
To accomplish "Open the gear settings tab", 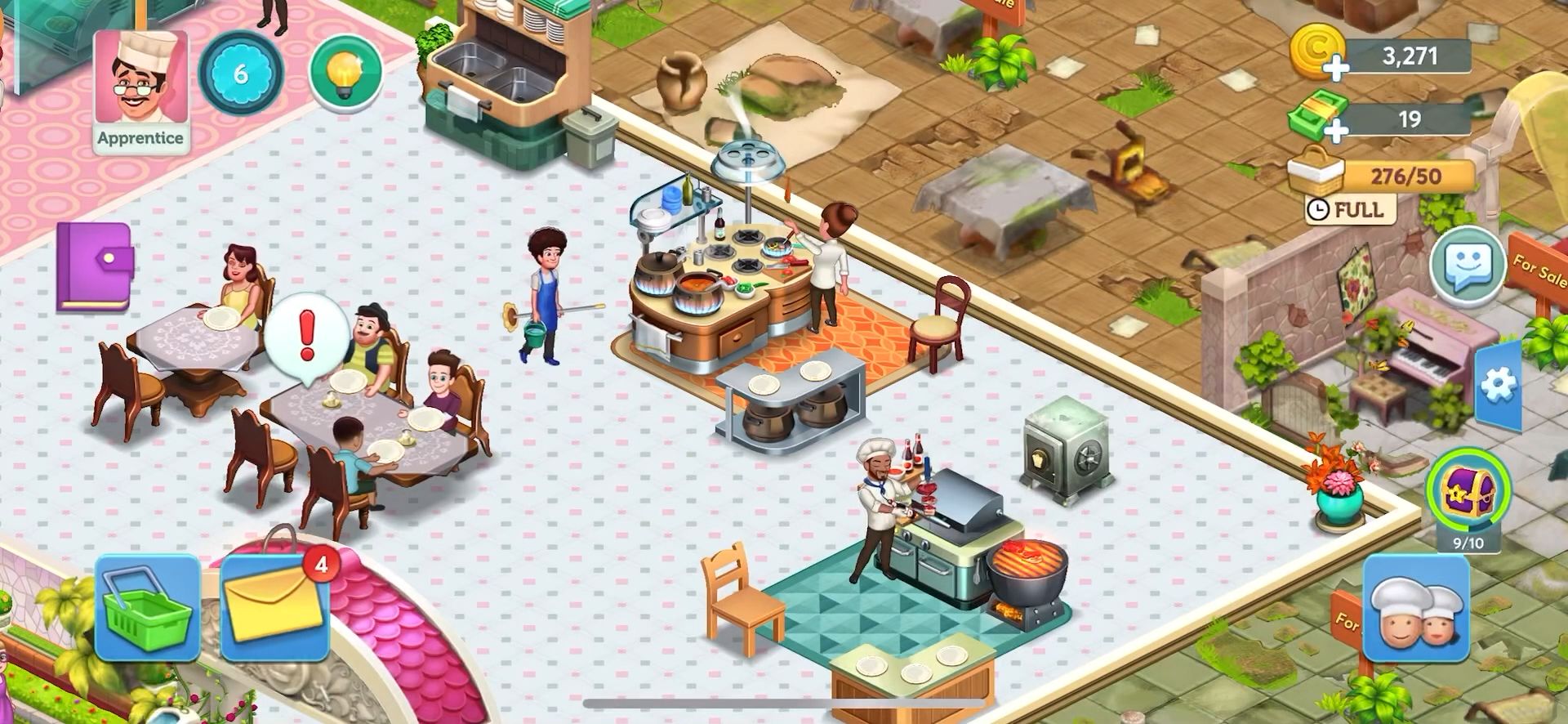I will click(1499, 384).
